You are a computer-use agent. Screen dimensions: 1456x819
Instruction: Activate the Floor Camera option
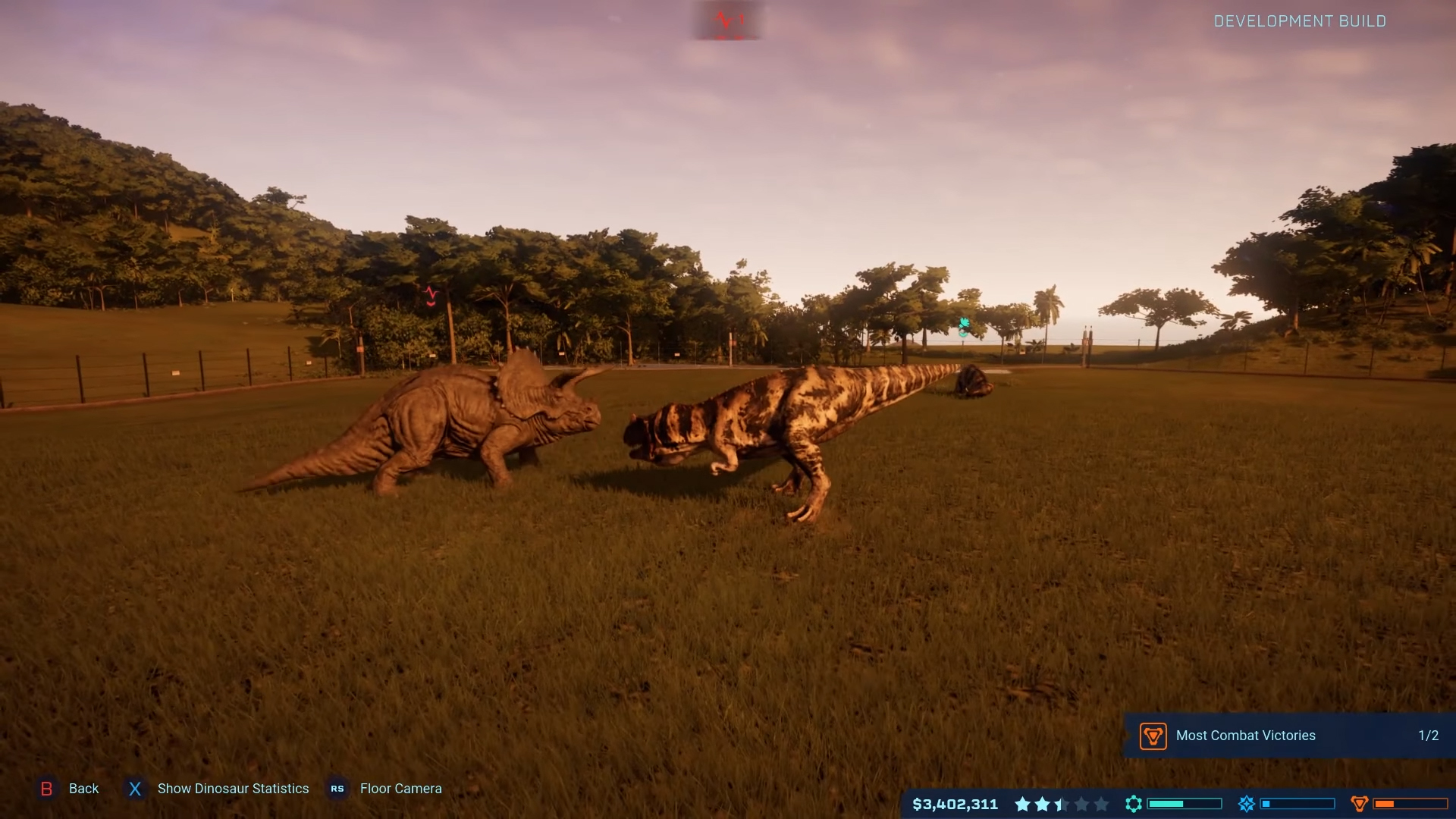[402, 789]
